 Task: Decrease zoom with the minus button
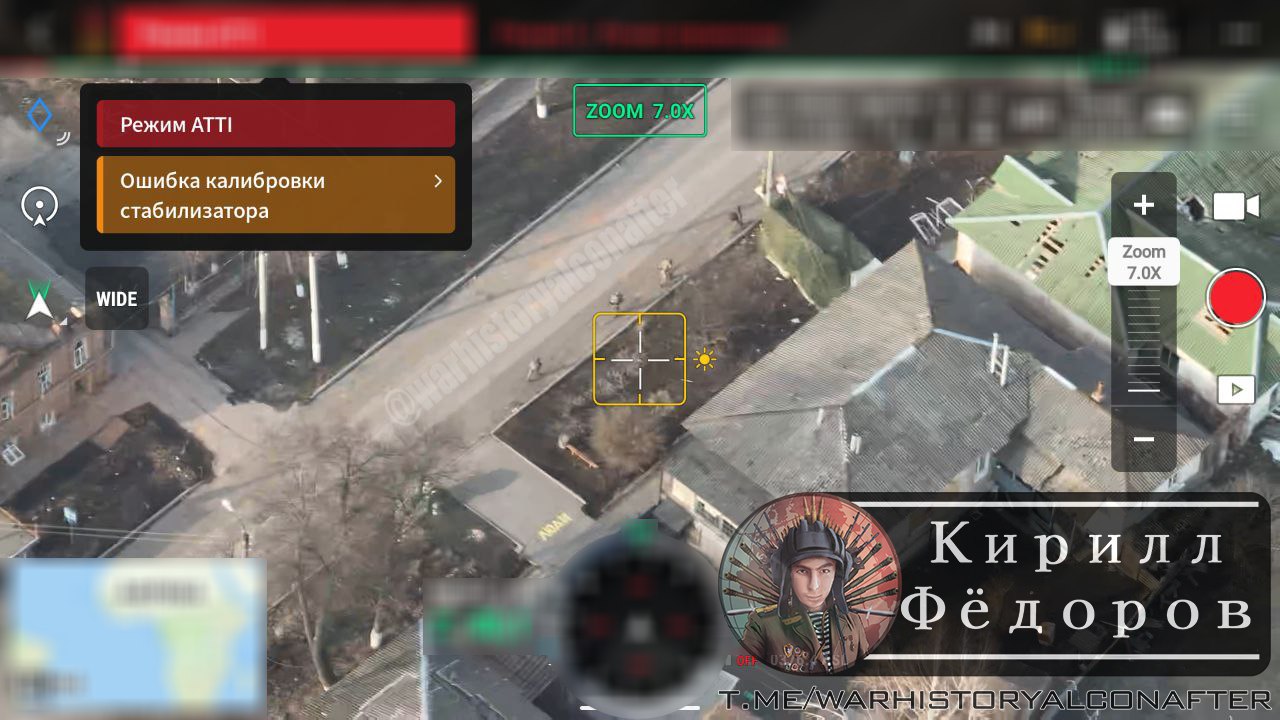tap(1143, 440)
